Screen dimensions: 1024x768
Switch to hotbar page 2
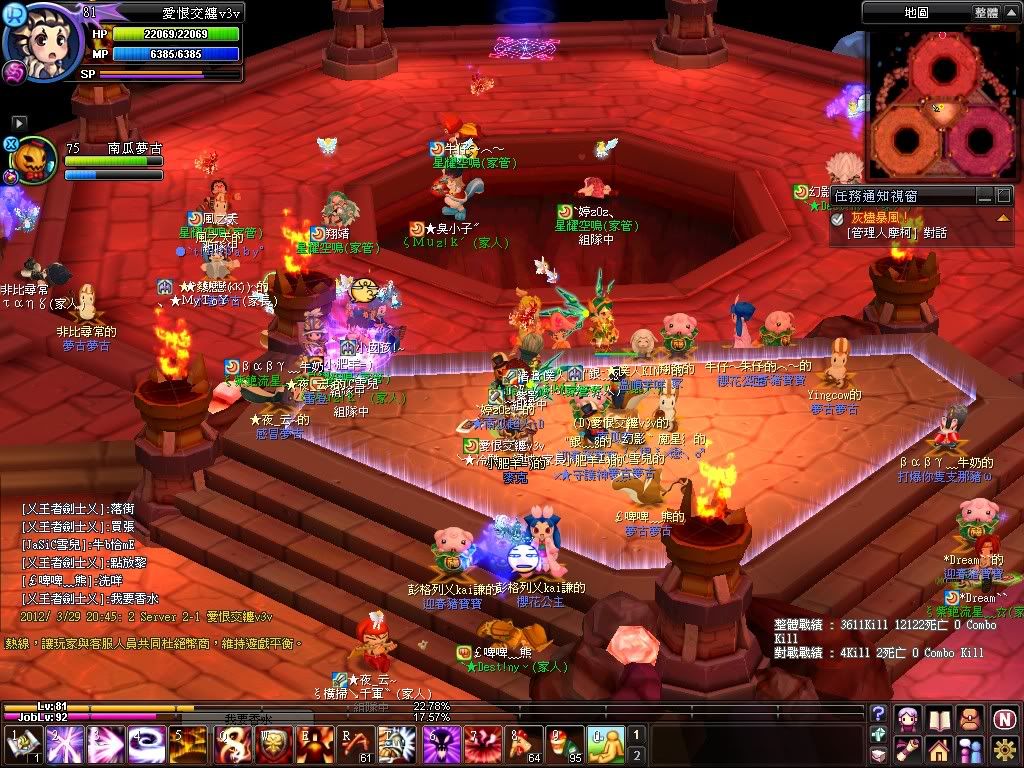635,755
